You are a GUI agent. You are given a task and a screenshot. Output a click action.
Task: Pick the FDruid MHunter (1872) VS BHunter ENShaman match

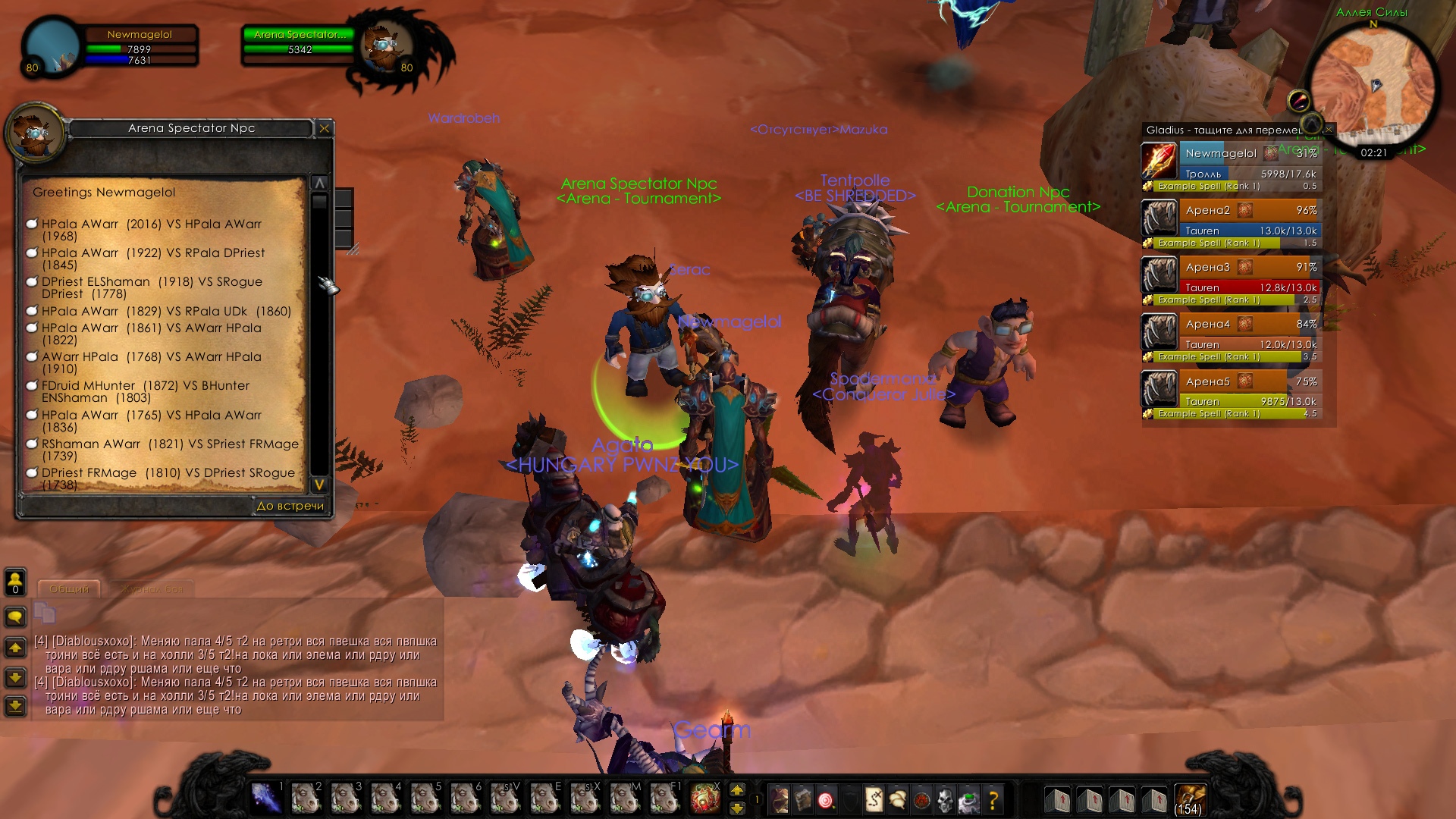click(x=146, y=391)
